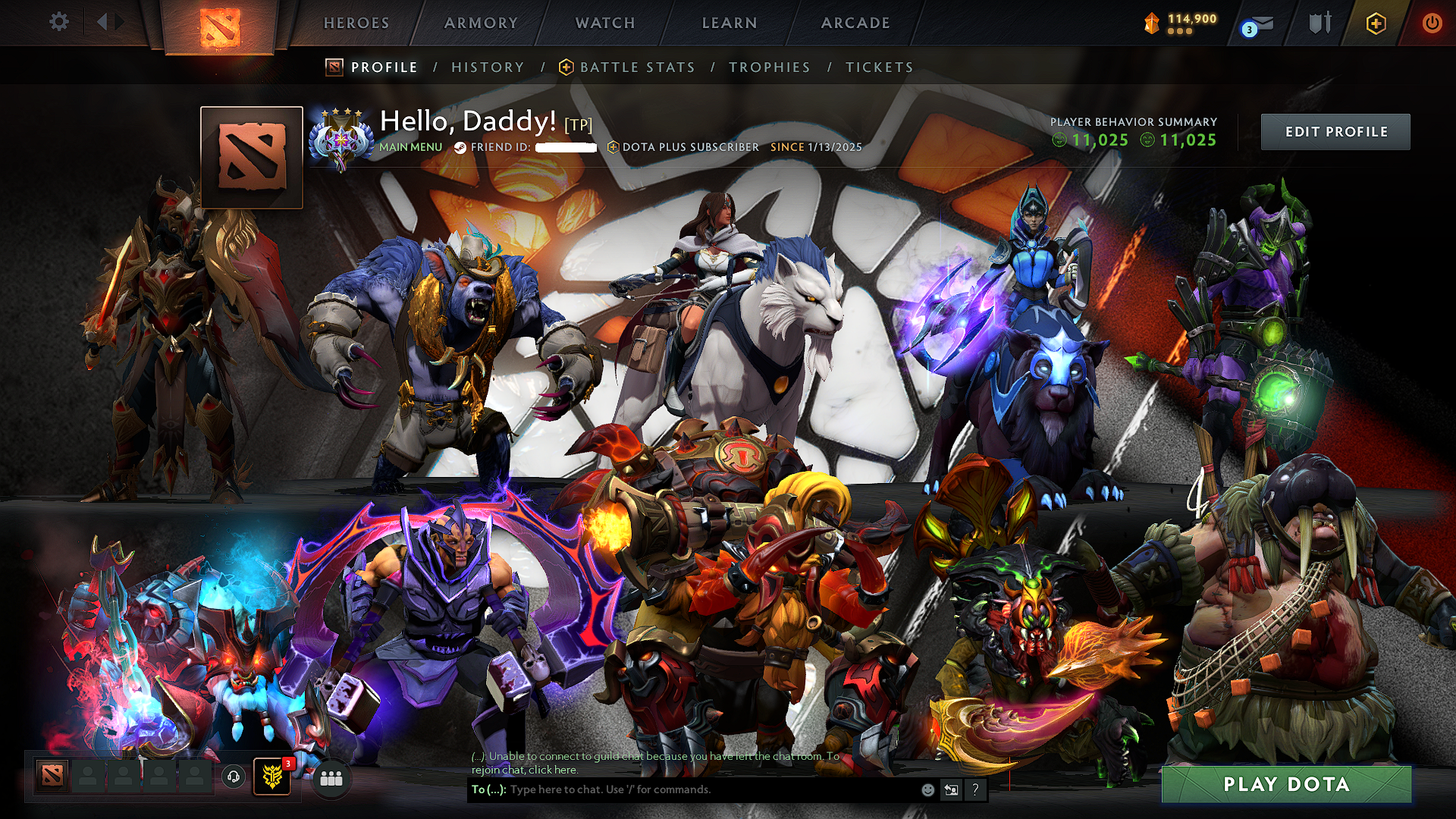Viewport: 1456px width, 819px height.
Task: Open the ARCADE menu
Action: [855, 23]
